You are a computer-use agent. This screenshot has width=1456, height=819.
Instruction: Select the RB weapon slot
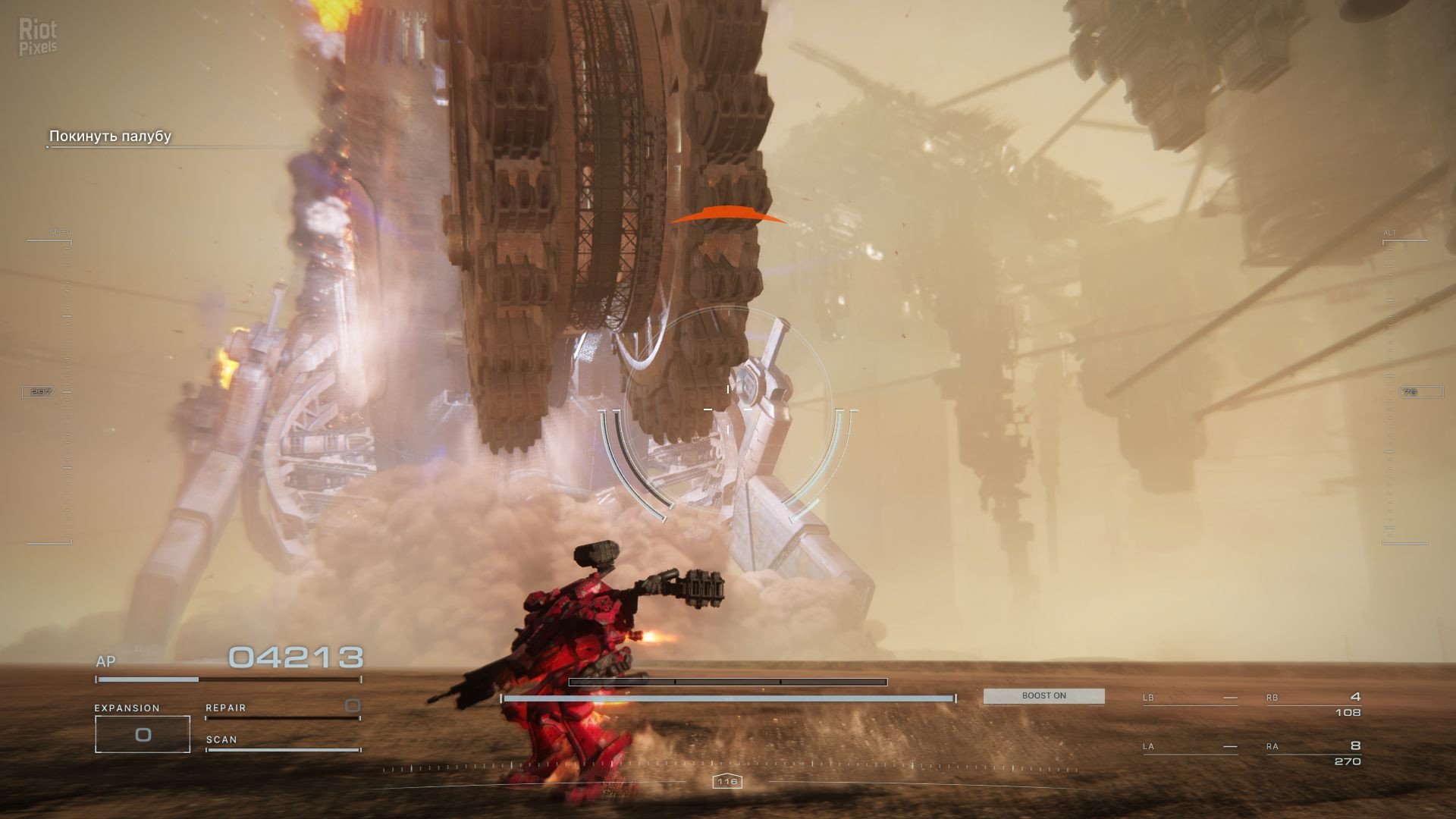1313,704
